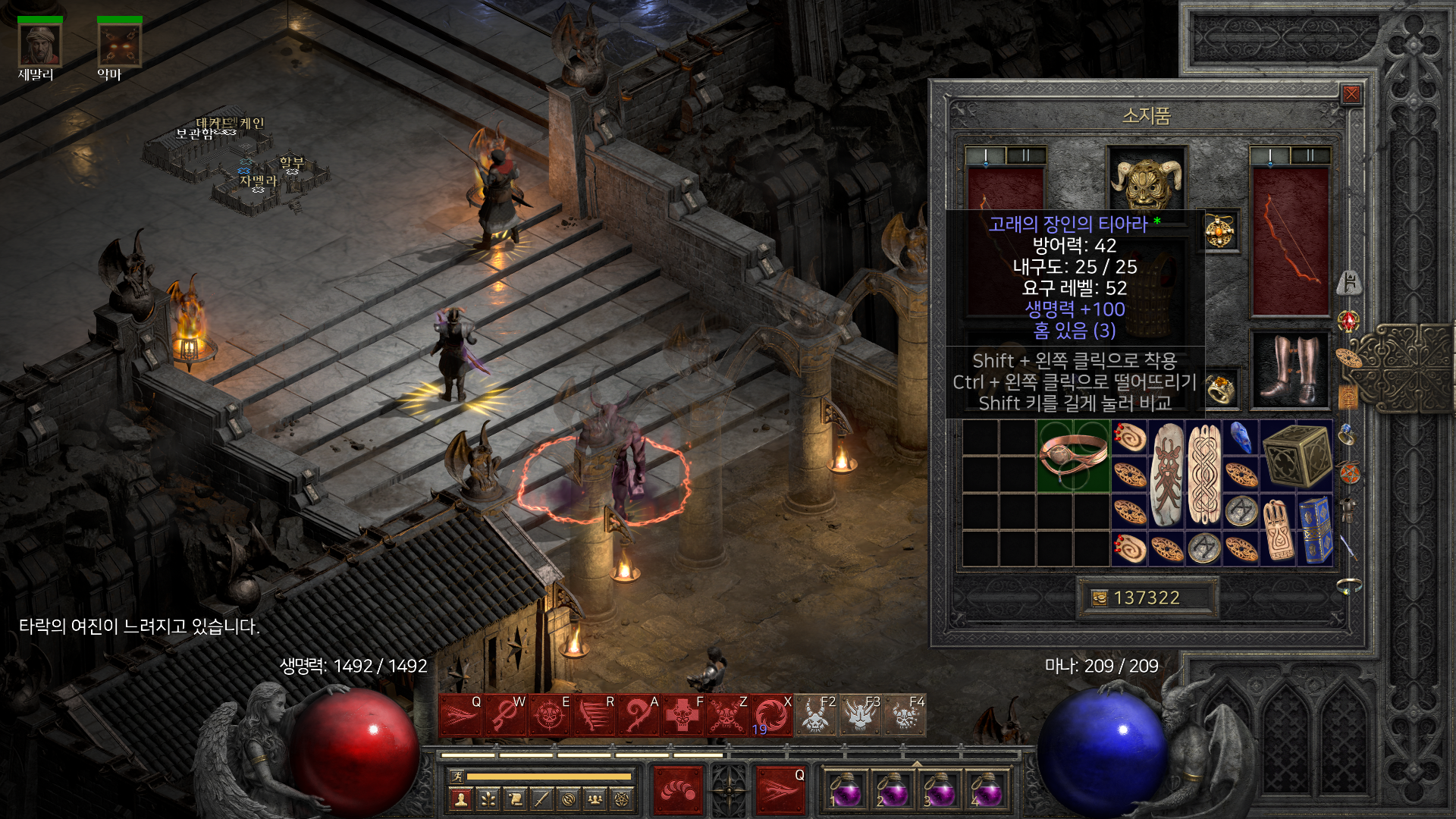Screen dimensions: 1456x819
Task: Click the equipped gold ring beside the boots
Action: click(x=1220, y=390)
